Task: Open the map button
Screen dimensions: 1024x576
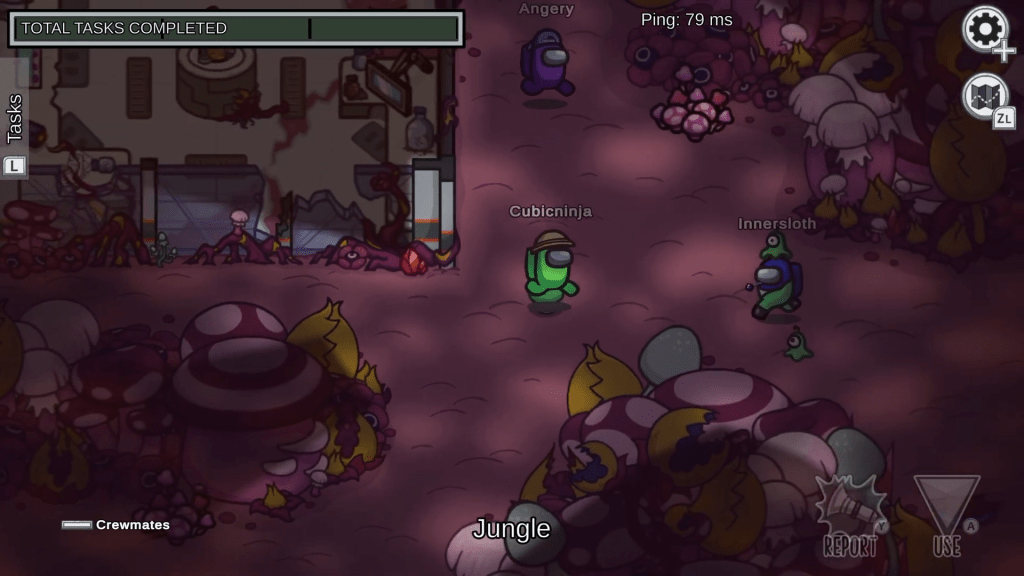Action: coord(985,97)
